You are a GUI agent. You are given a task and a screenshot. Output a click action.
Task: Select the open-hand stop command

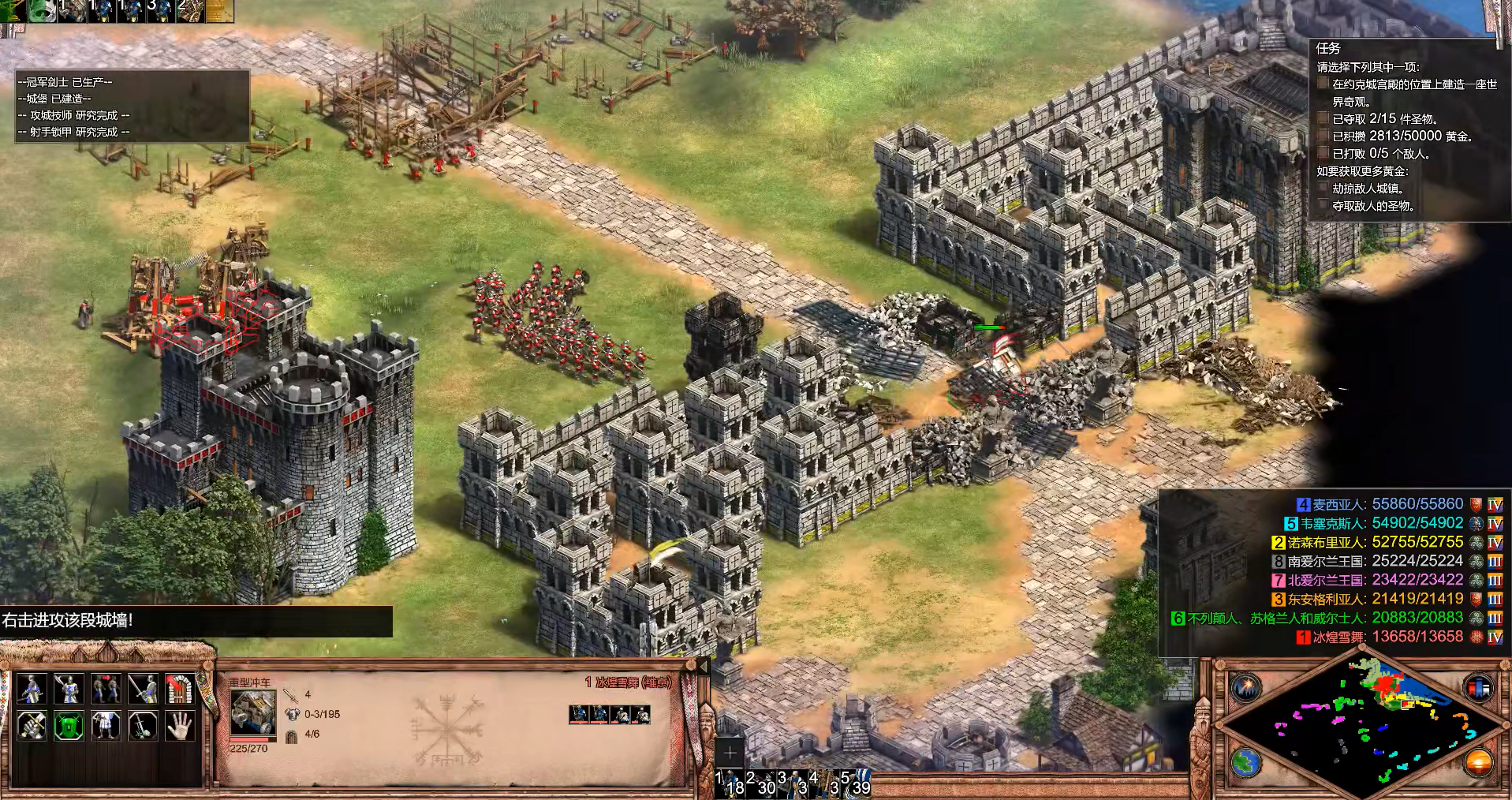click(x=179, y=725)
